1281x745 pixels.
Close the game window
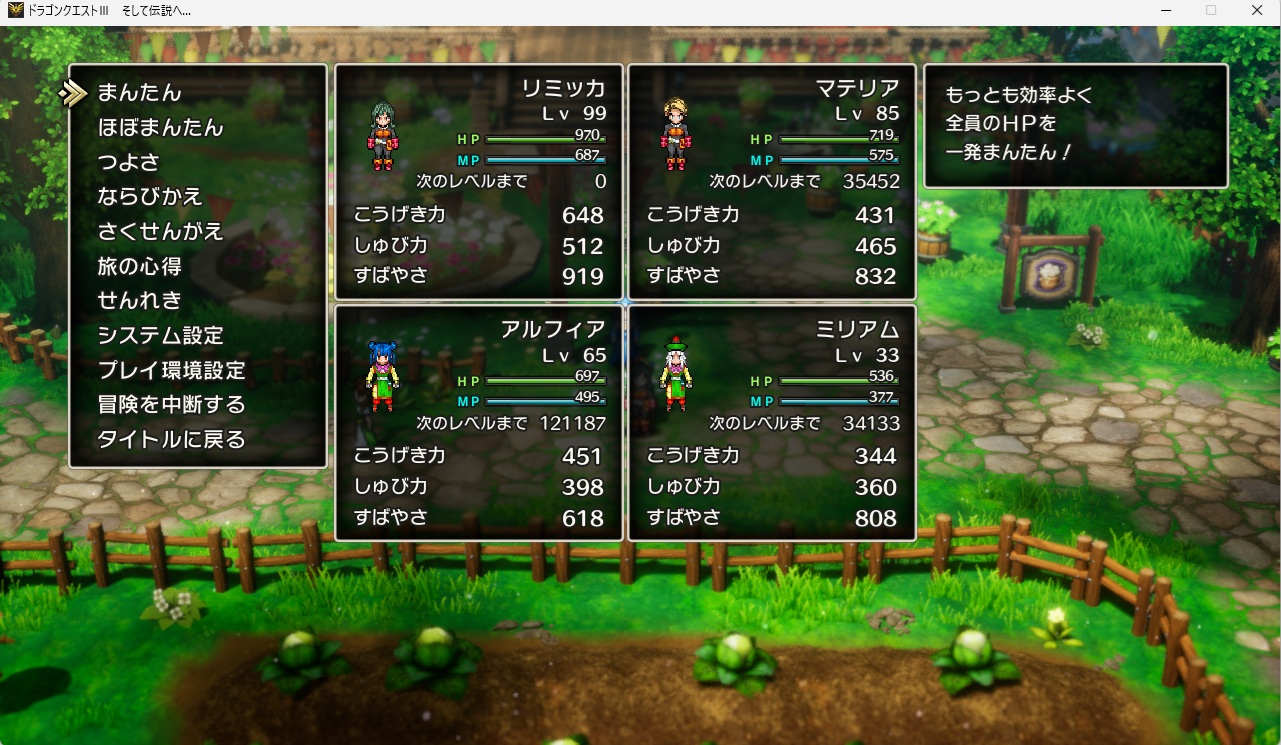pyautogui.click(x=1257, y=10)
